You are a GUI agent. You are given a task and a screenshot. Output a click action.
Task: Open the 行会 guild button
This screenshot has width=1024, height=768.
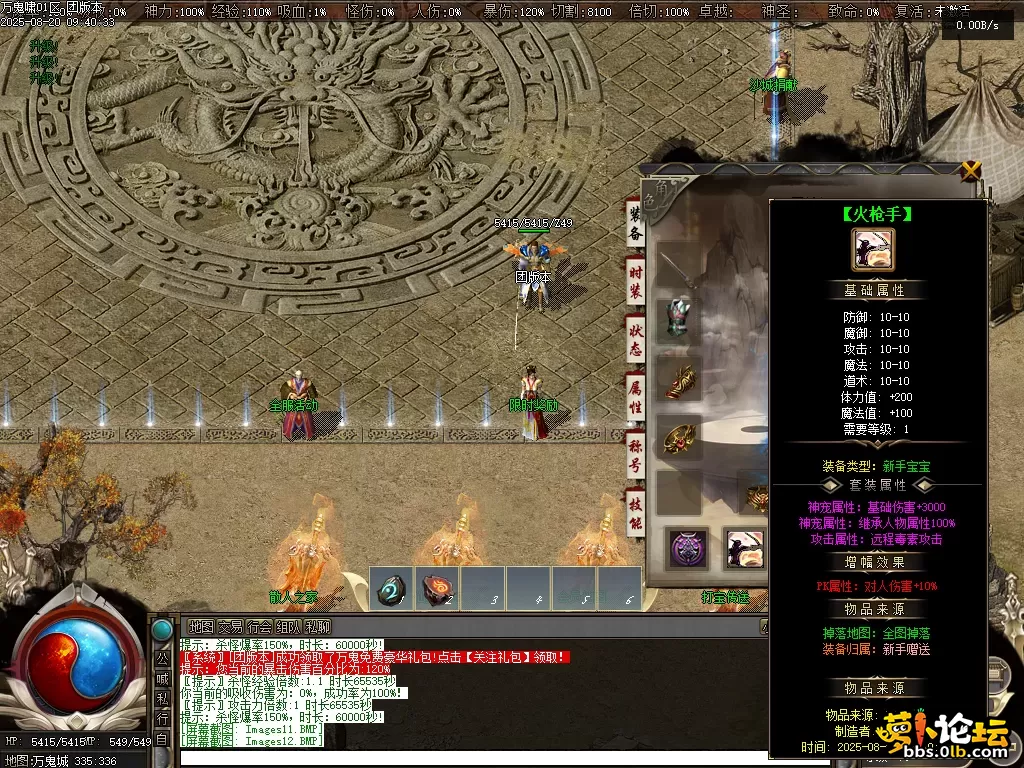pyautogui.click(x=259, y=627)
